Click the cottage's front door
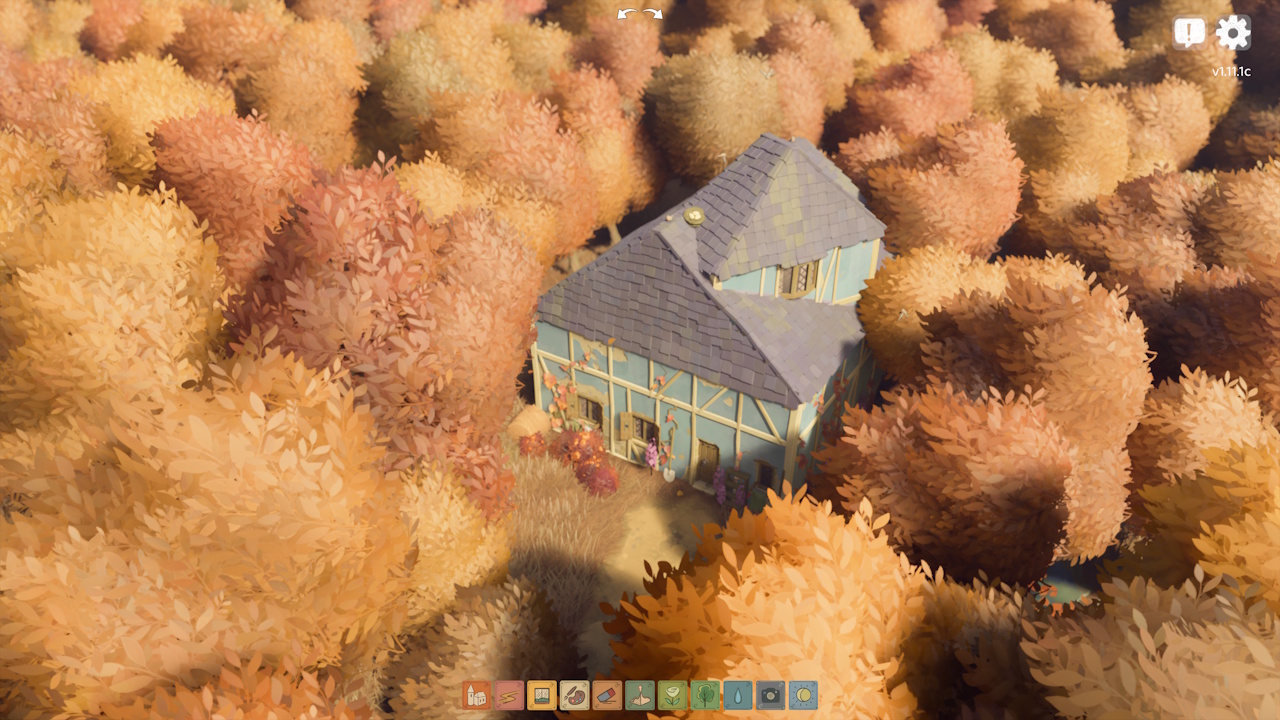This screenshot has width=1280, height=720. tap(707, 460)
